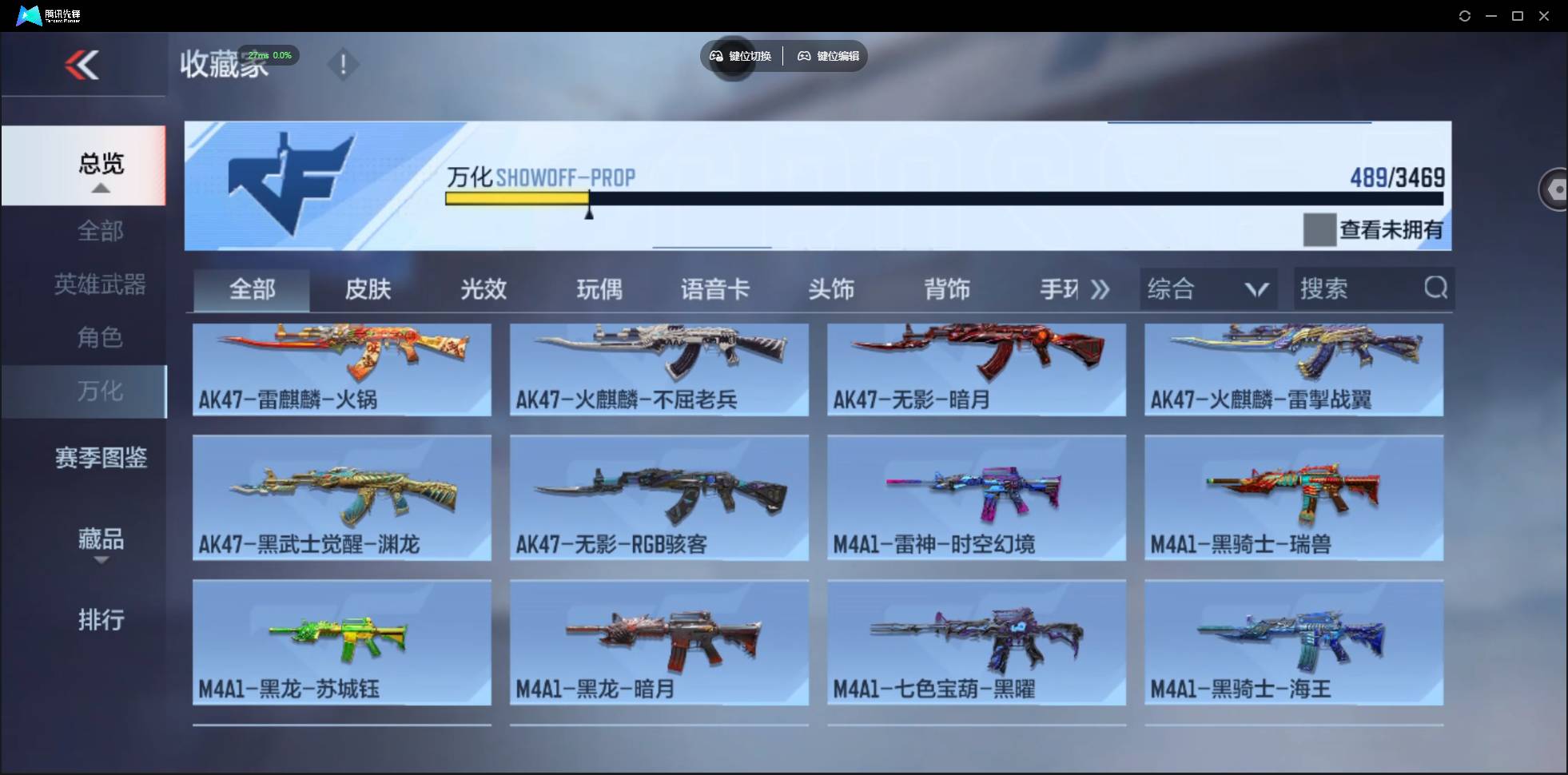This screenshot has height=775, width=1568.
Task: Click the back arrow to exit 收藏家
Action: [x=84, y=64]
